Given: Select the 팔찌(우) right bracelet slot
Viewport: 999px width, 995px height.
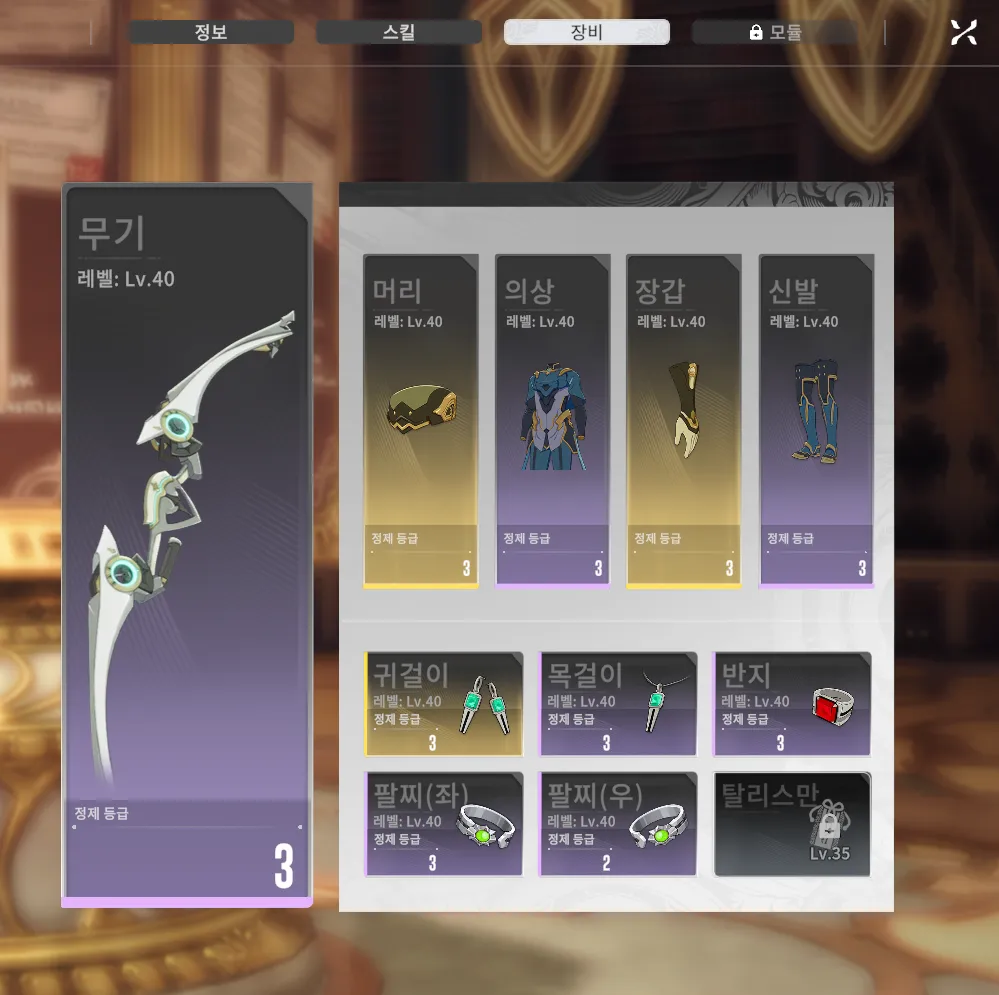Looking at the screenshot, I should [618, 824].
